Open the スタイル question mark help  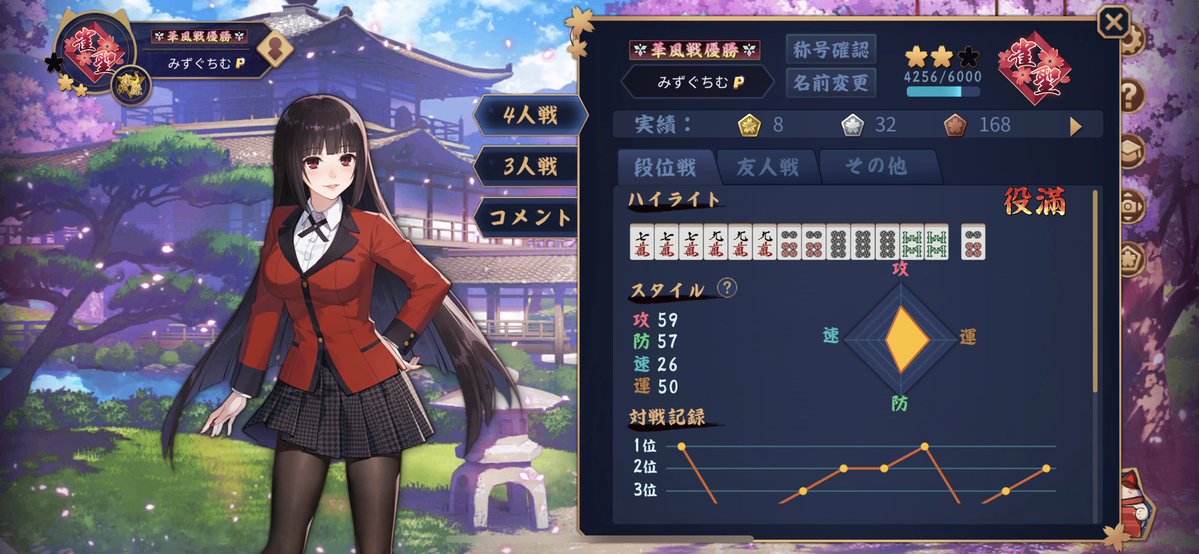728,288
